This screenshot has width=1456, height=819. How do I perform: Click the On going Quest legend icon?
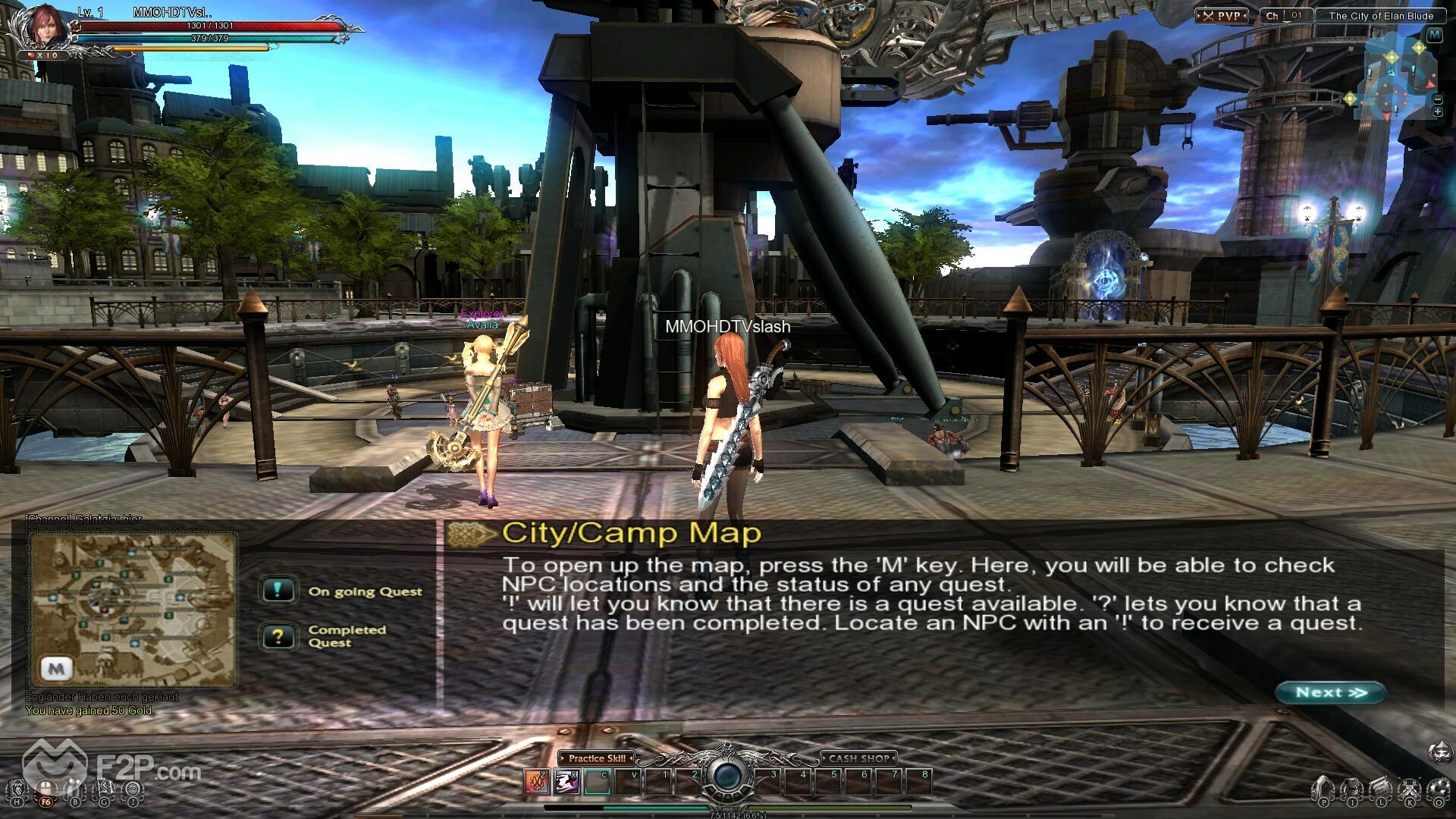click(x=278, y=590)
